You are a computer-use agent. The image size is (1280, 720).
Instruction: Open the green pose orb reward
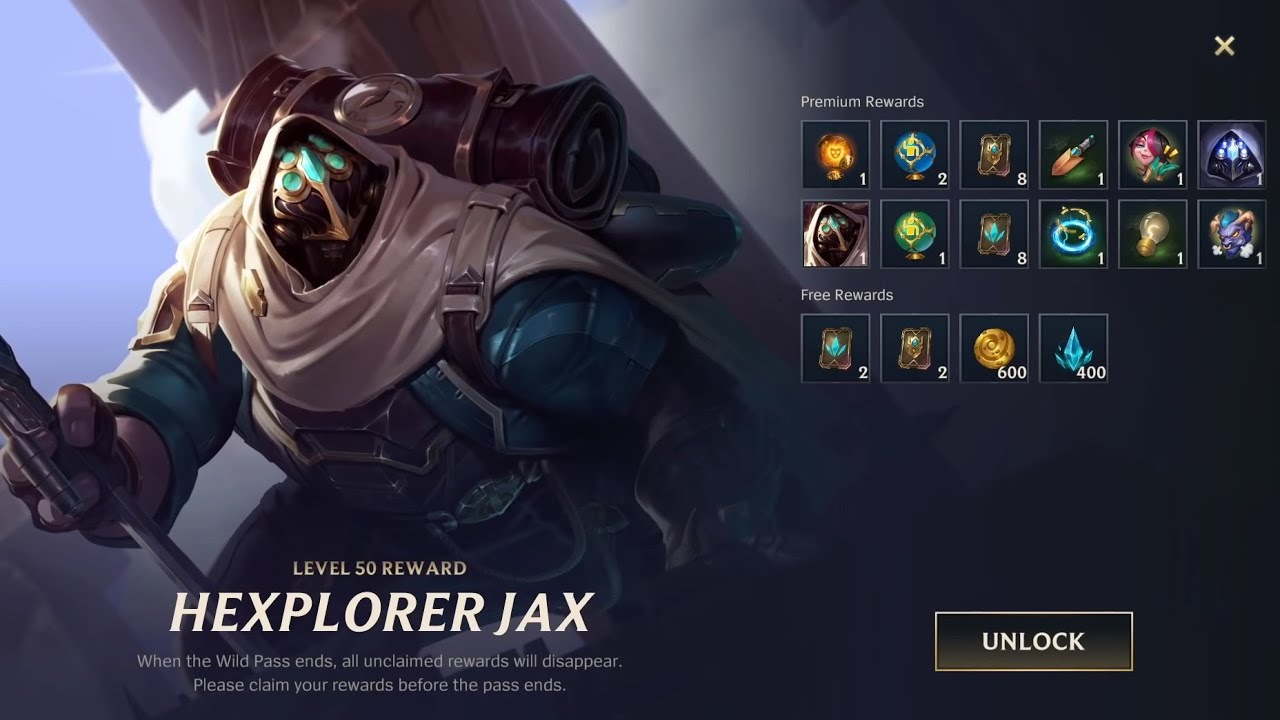tap(915, 233)
